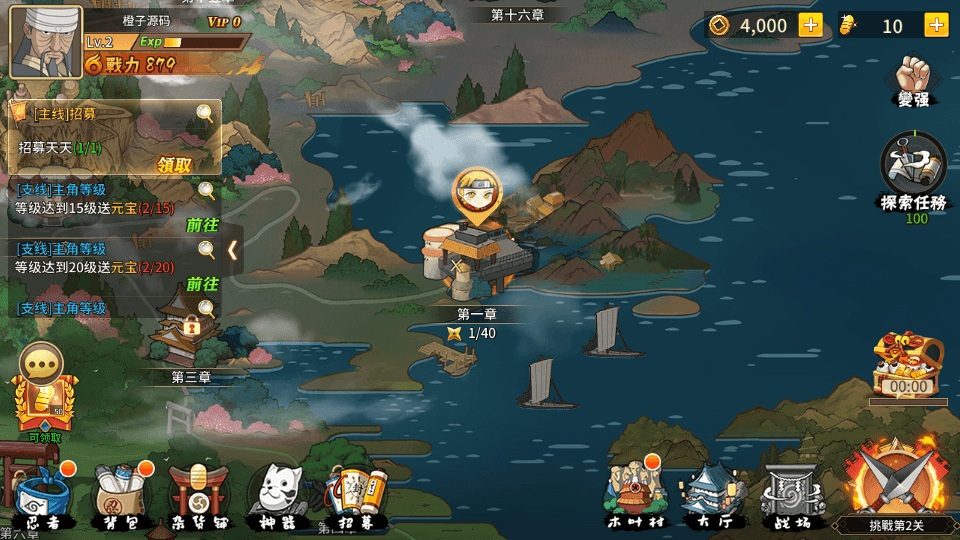The width and height of the screenshot is (960, 540).
Task: Add more gold coins with plus button
Action: coord(810,25)
